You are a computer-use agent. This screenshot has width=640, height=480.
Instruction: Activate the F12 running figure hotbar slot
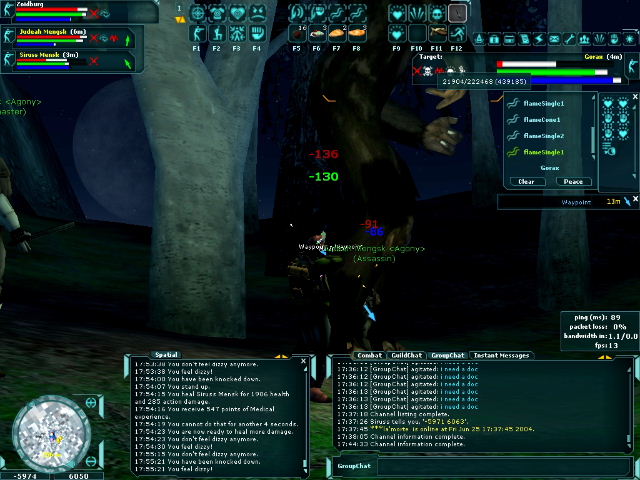pyautogui.click(x=457, y=34)
